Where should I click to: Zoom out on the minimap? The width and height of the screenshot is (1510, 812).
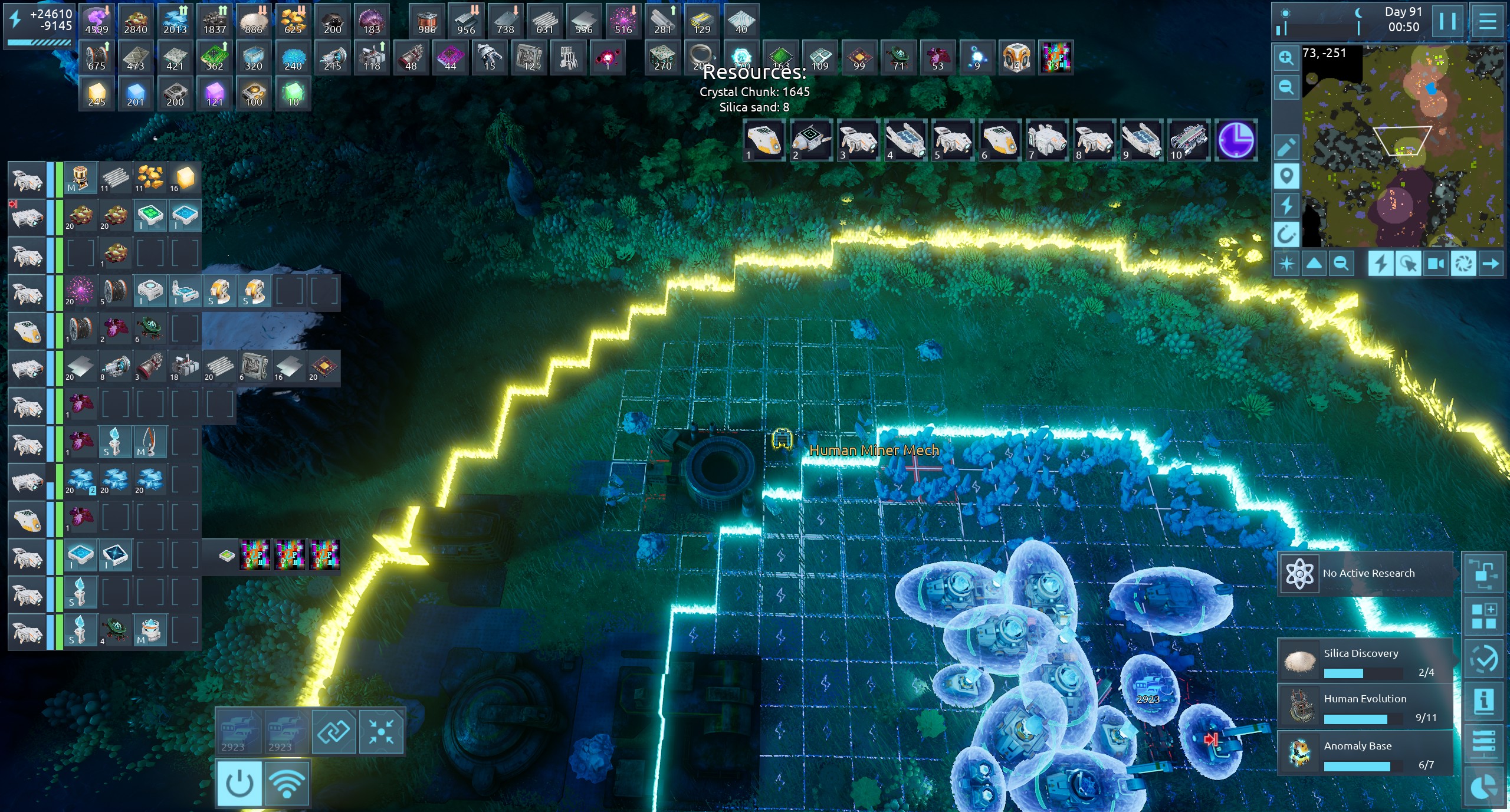[1286, 87]
